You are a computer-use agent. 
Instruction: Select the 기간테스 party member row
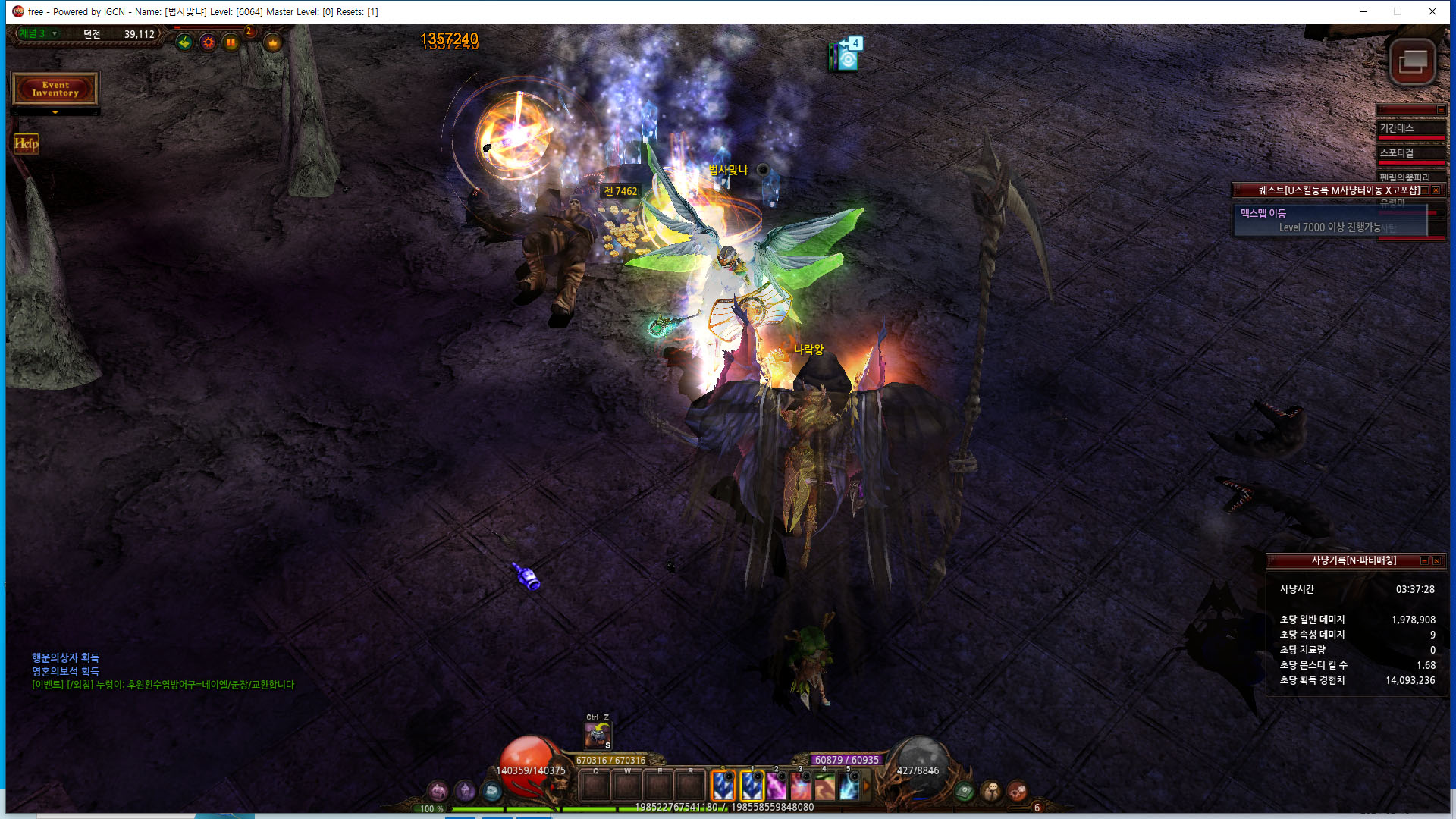coord(1410,129)
